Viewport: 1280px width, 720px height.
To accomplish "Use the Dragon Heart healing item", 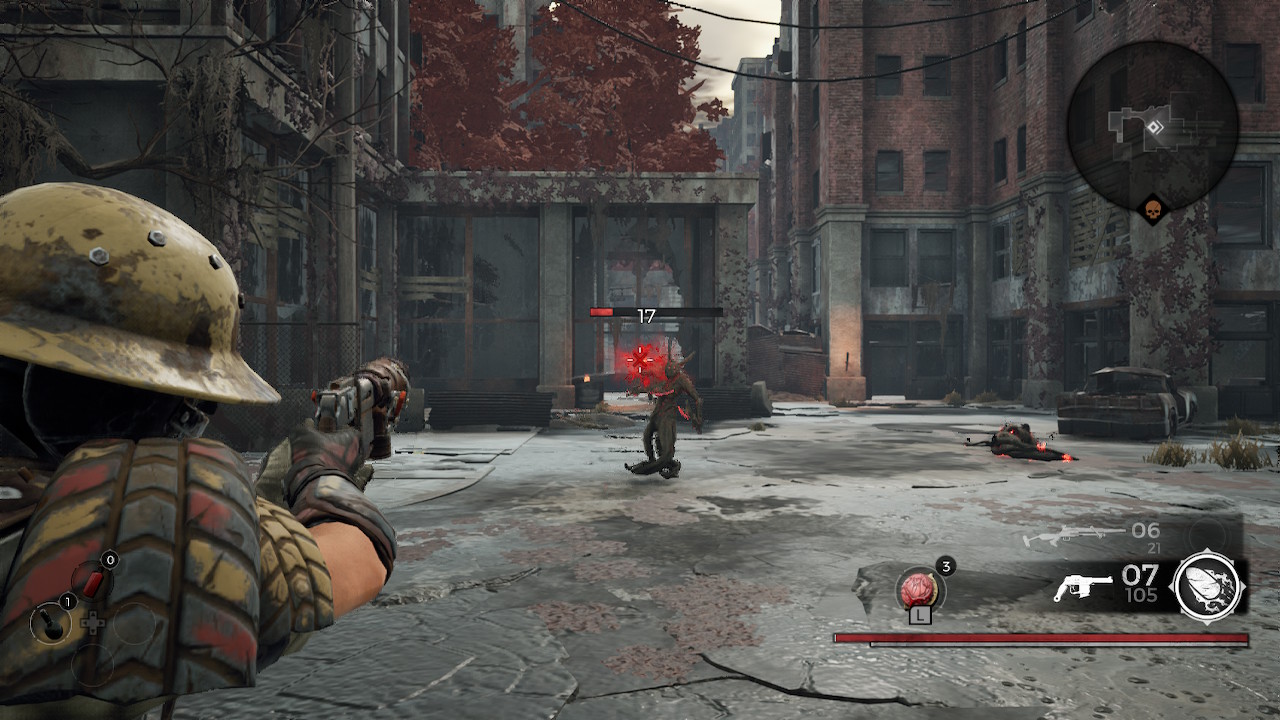I will click(x=916, y=588).
